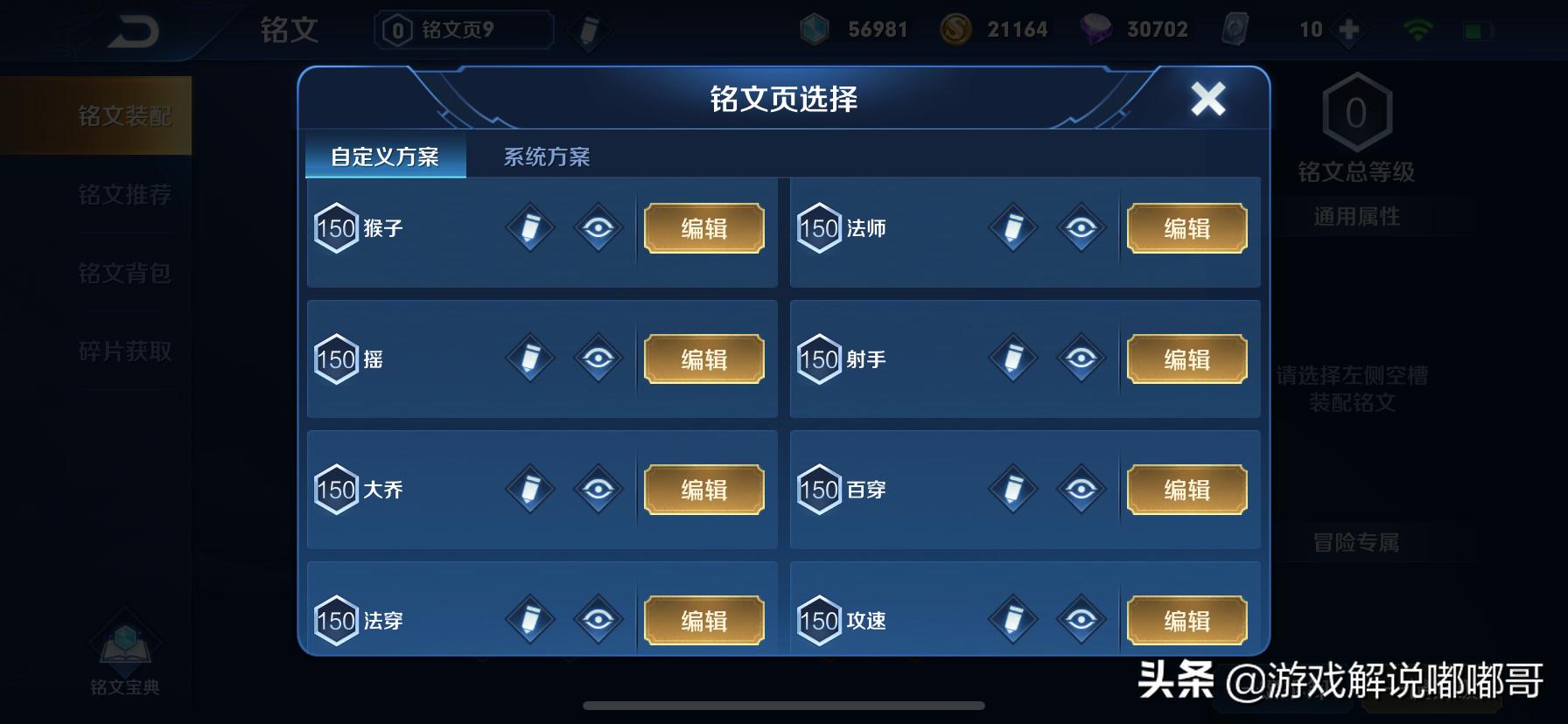Click 编辑 for the 百穿 page
The height and width of the screenshot is (724, 1568).
(x=1187, y=490)
